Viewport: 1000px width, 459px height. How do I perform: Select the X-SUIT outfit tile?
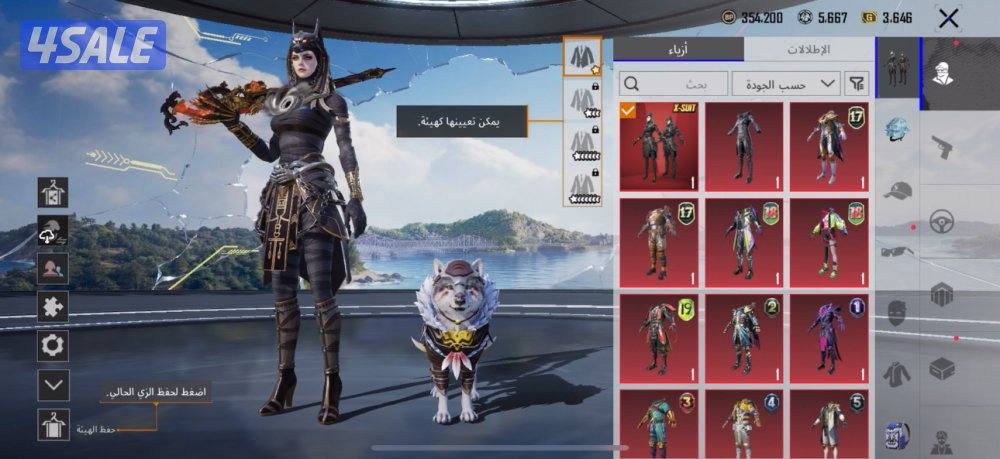pyautogui.click(x=659, y=146)
